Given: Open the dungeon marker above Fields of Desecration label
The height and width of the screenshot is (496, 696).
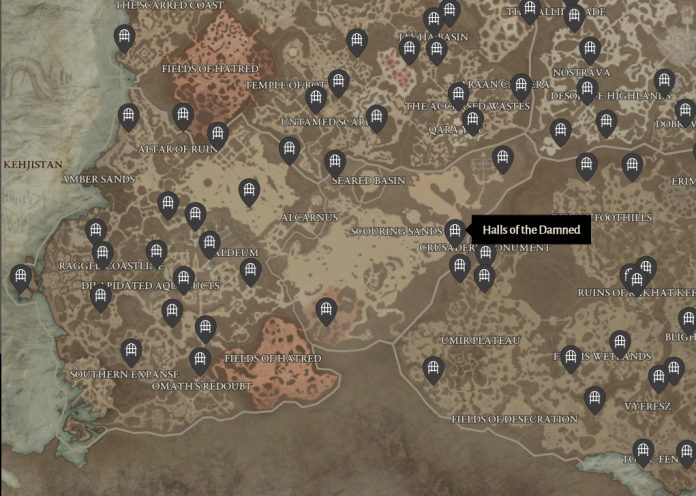Looking at the screenshot, I should coord(595,399).
